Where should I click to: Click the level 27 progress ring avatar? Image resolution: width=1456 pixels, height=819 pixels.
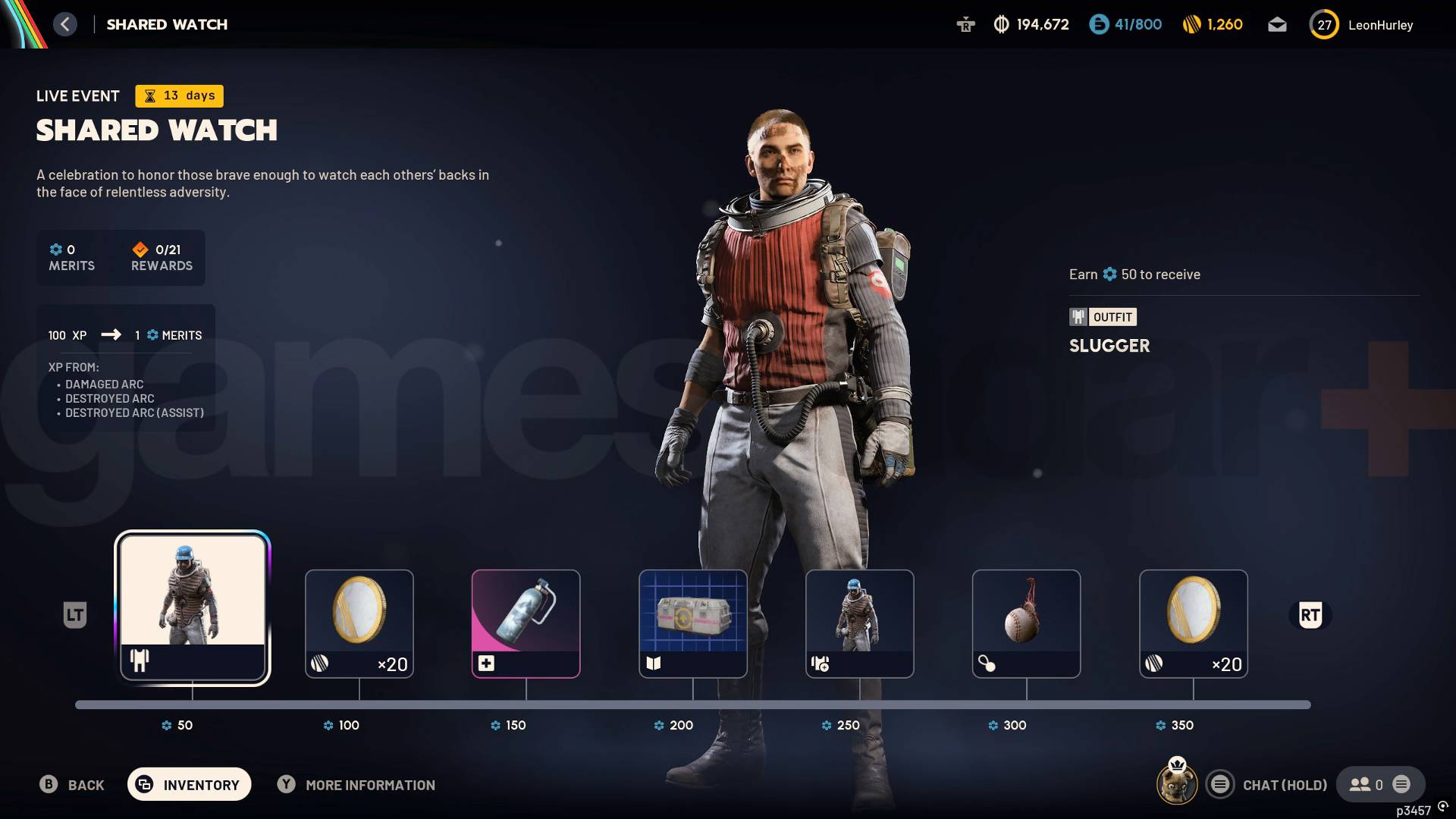coord(1324,24)
